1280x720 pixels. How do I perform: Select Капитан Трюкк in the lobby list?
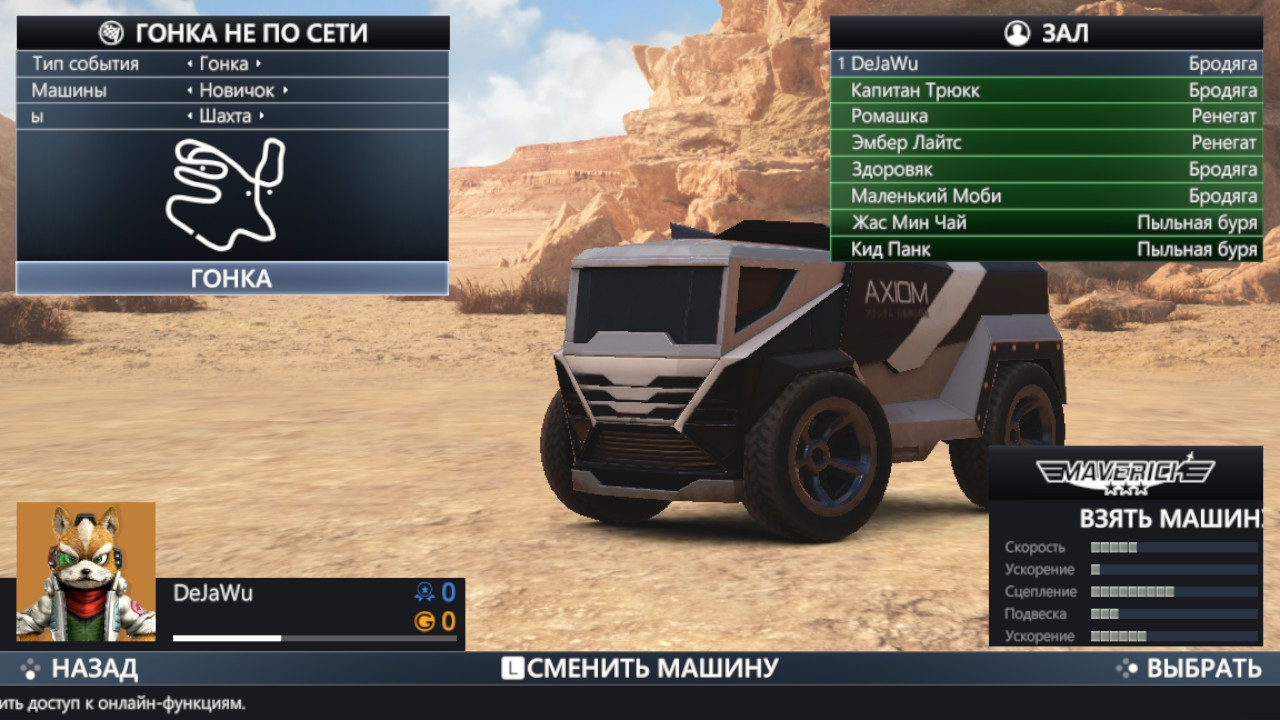coord(1046,90)
